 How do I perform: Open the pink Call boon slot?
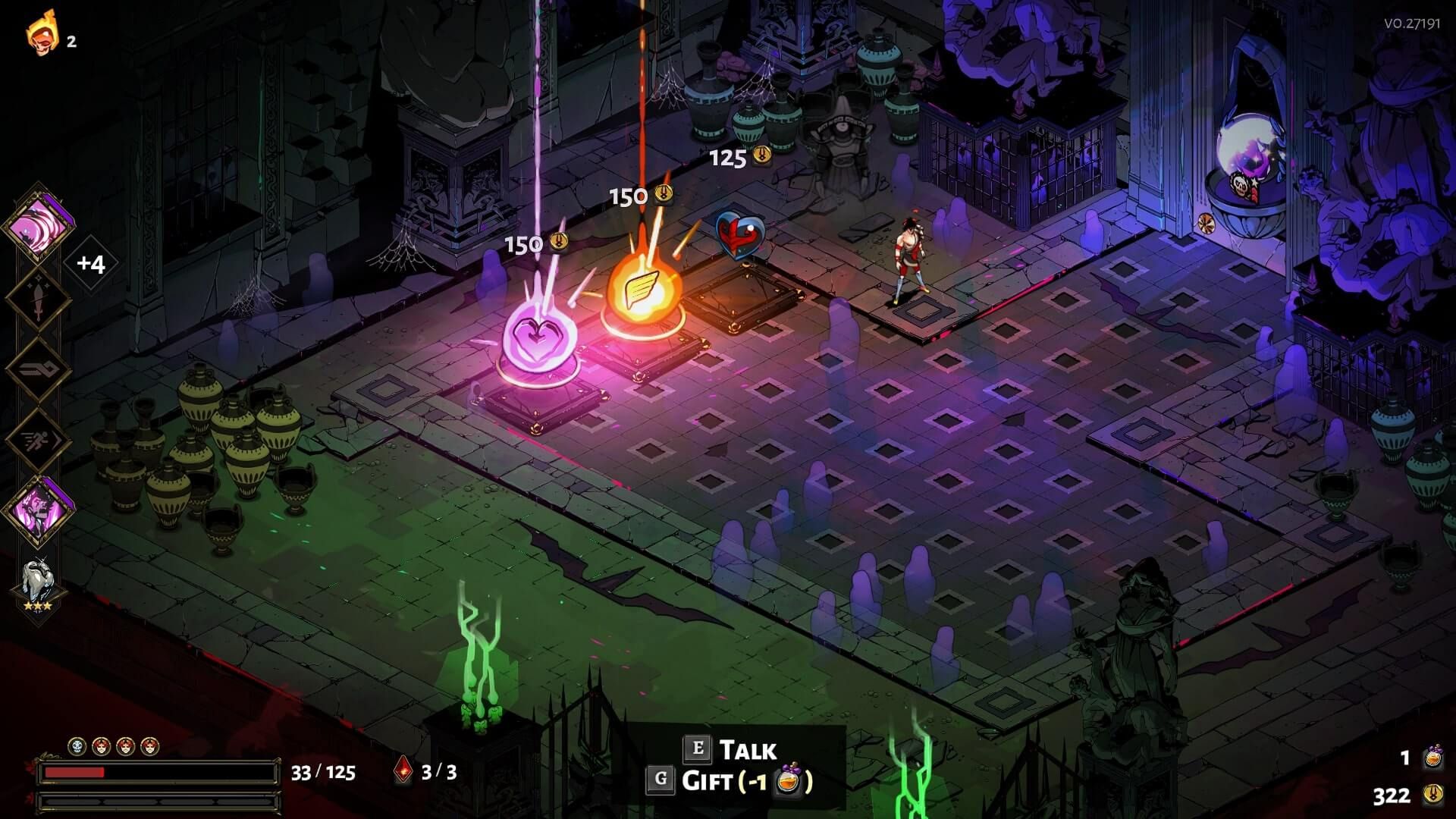(x=39, y=510)
